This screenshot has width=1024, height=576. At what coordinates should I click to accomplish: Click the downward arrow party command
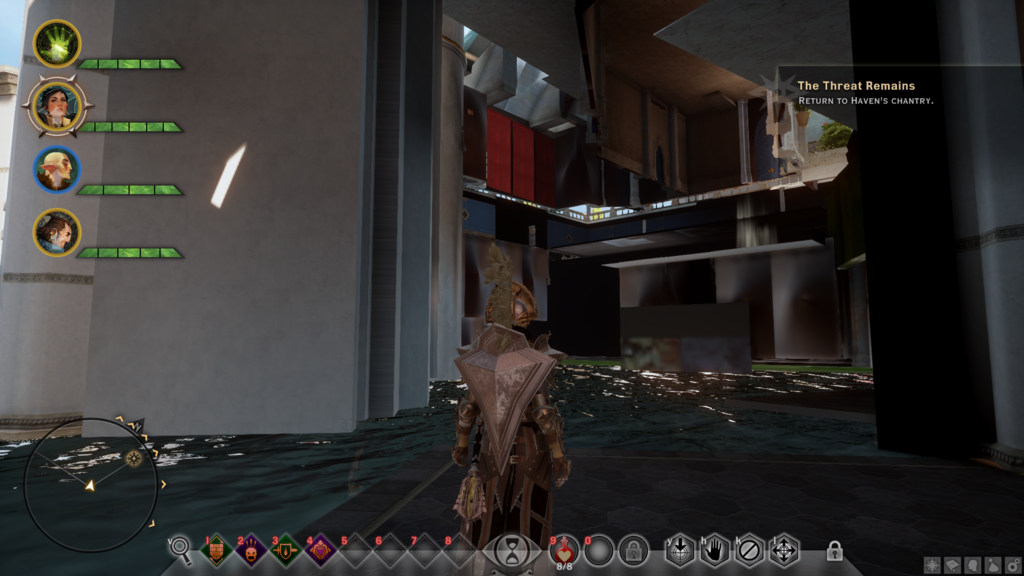(680, 549)
